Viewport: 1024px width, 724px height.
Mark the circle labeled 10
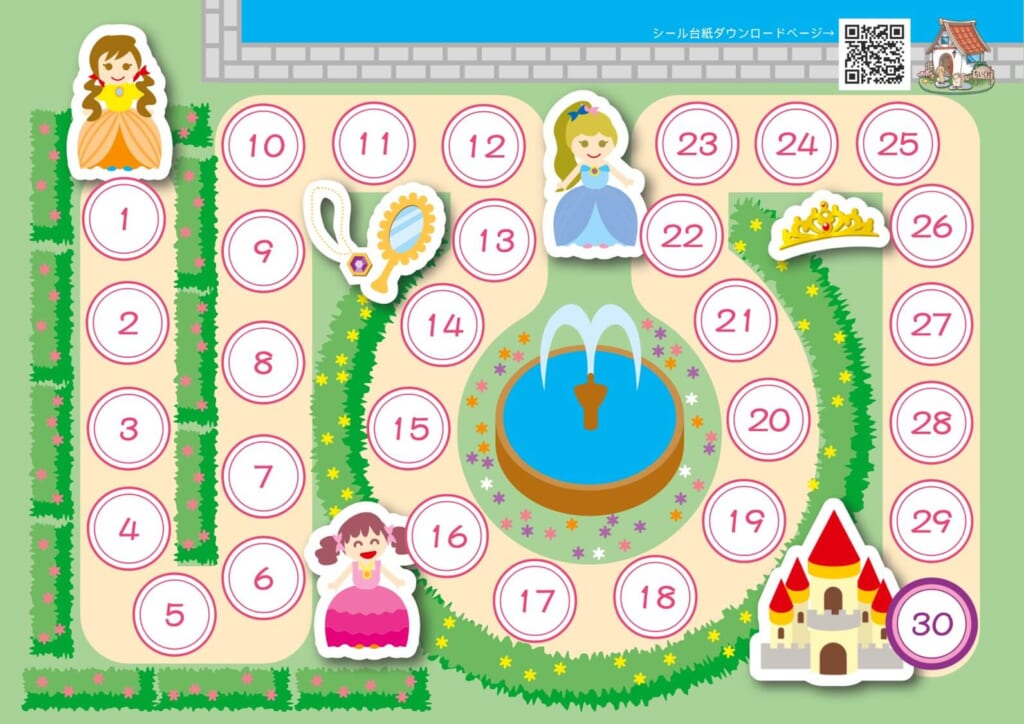[x=263, y=146]
